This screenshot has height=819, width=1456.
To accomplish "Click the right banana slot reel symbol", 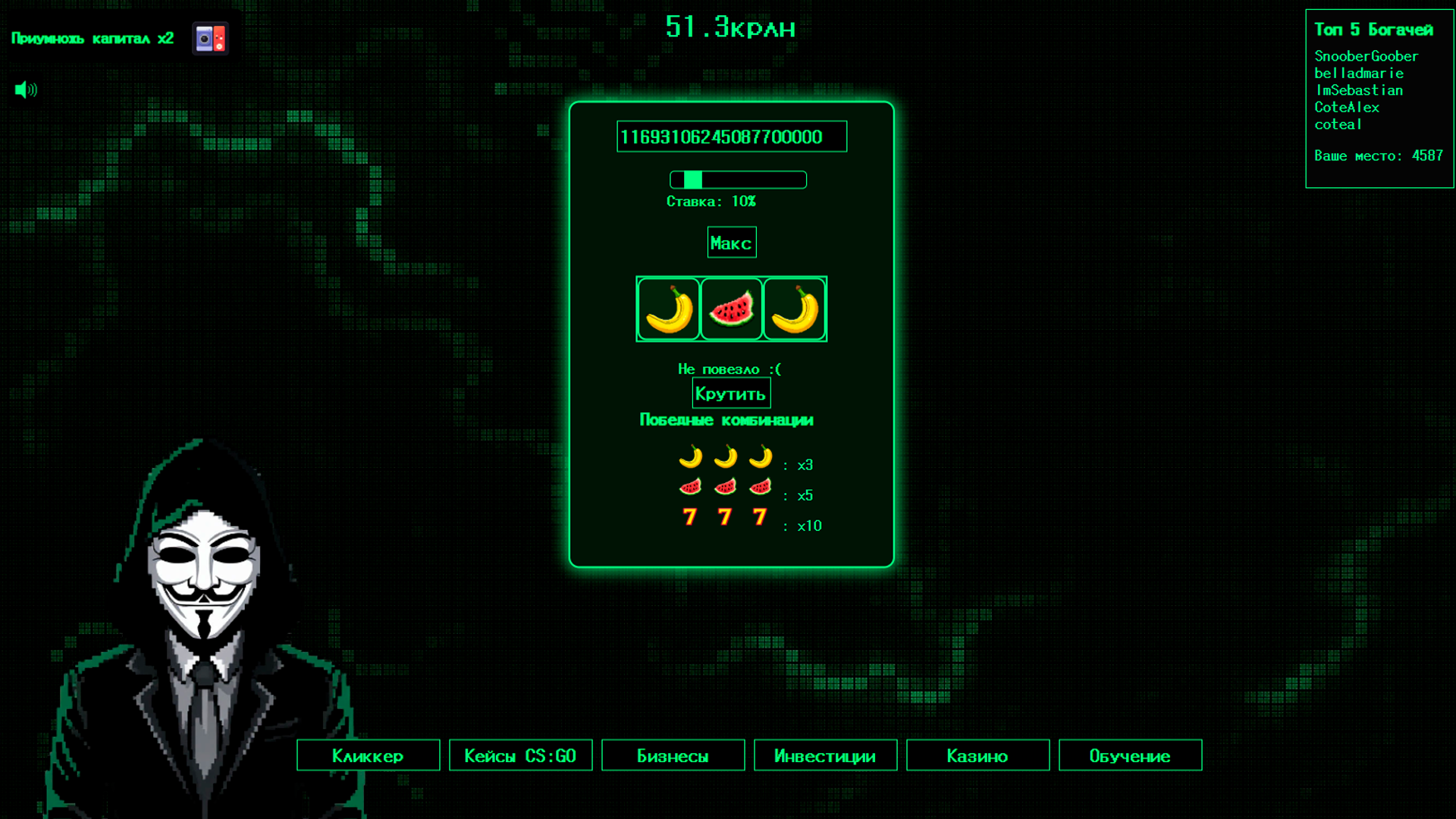I will tap(794, 309).
